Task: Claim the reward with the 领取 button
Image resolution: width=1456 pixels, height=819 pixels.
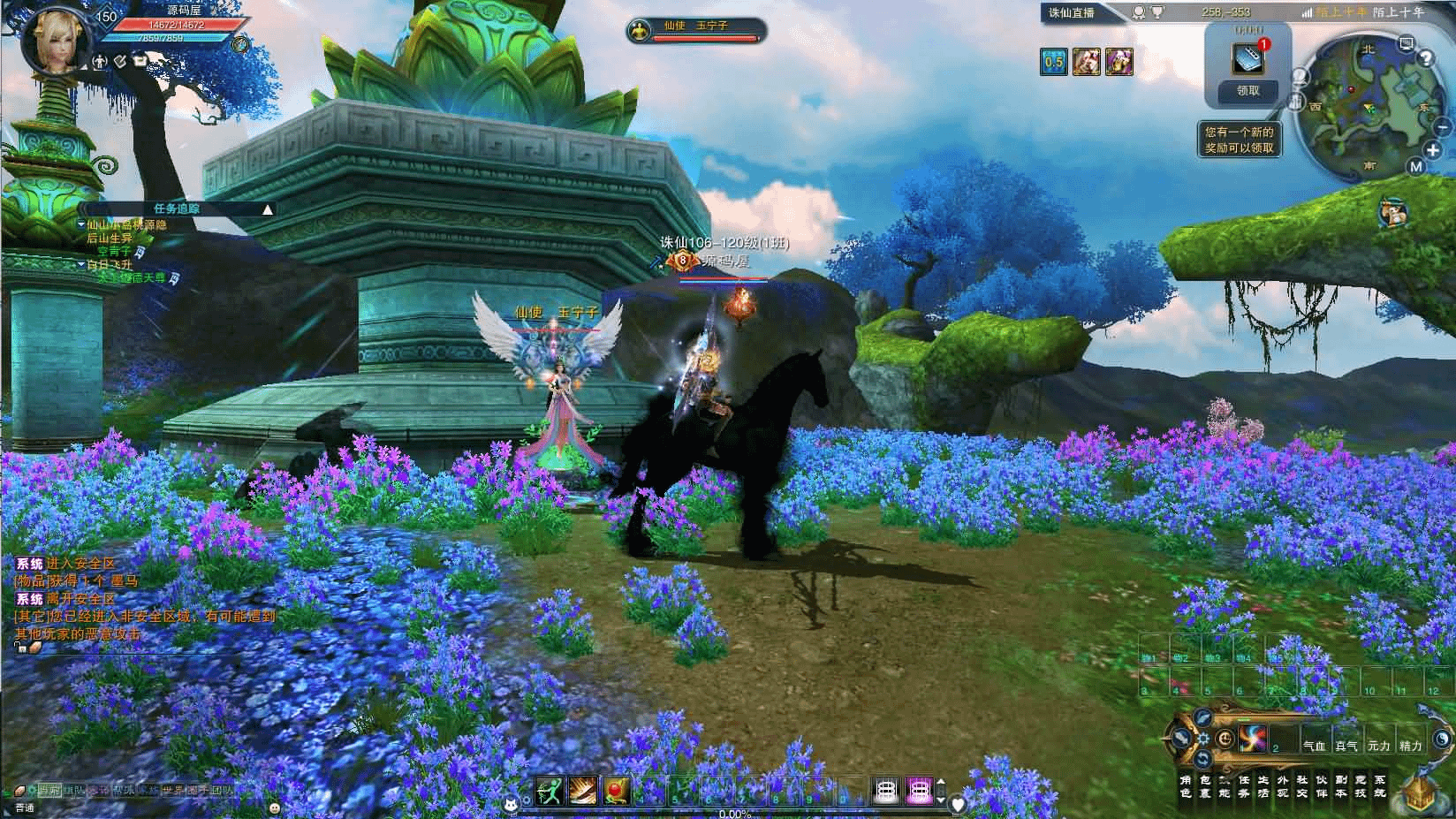Action: 1247,90
